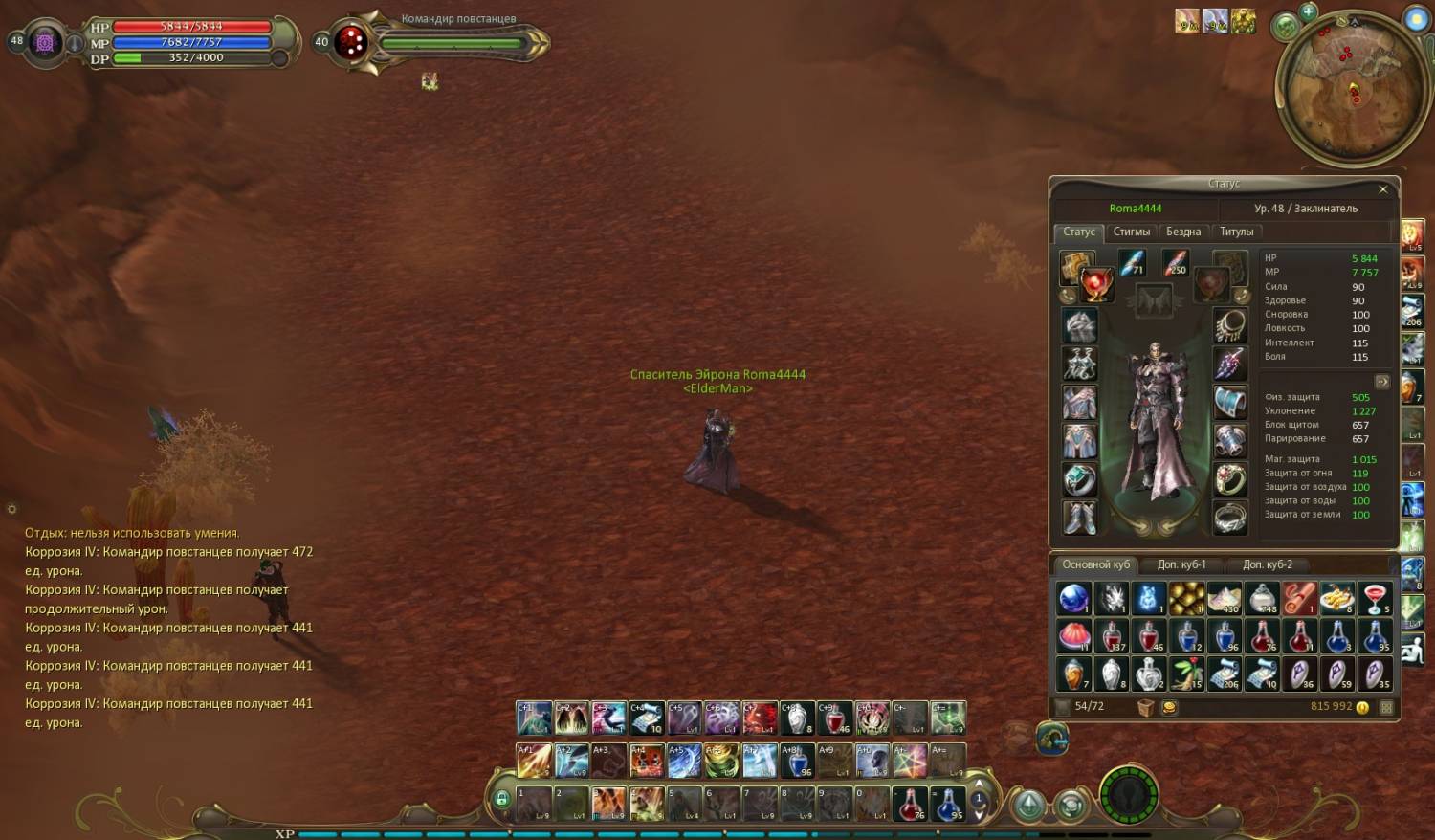Expand the stats arrow button in status panel
The width and height of the screenshot is (1435, 840).
[x=1381, y=381]
